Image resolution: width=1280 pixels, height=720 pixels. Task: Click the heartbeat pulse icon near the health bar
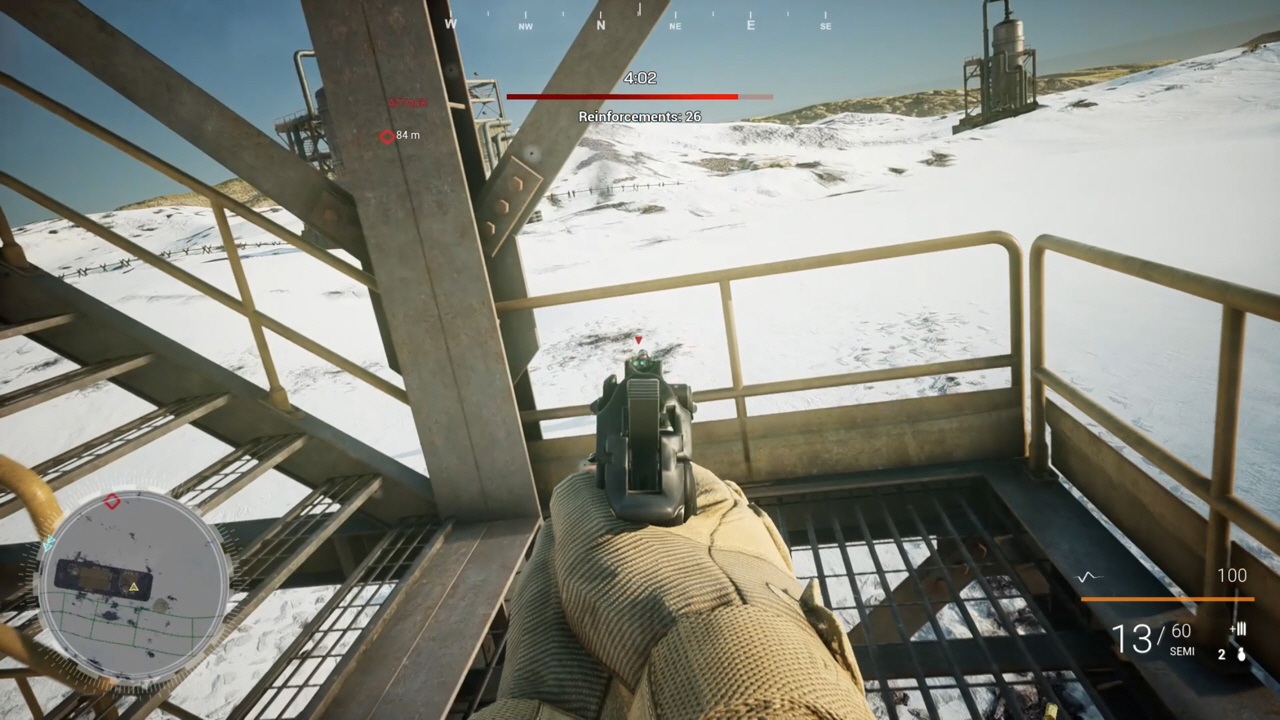(x=1088, y=576)
